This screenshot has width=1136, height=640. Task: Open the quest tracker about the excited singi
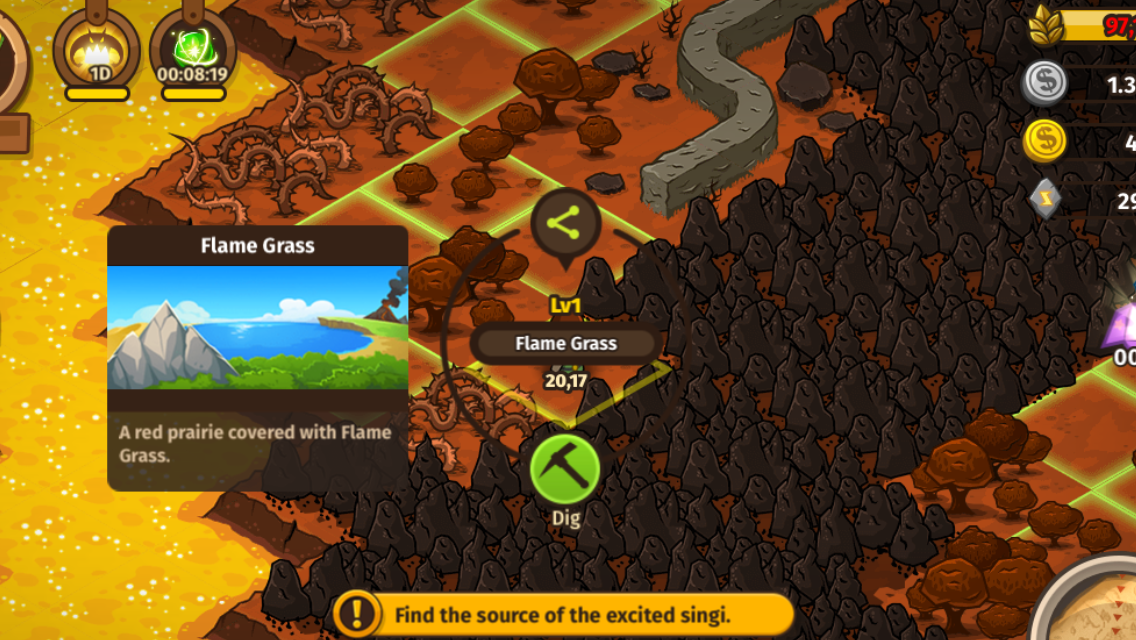pyautogui.click(x=564, y=614)
